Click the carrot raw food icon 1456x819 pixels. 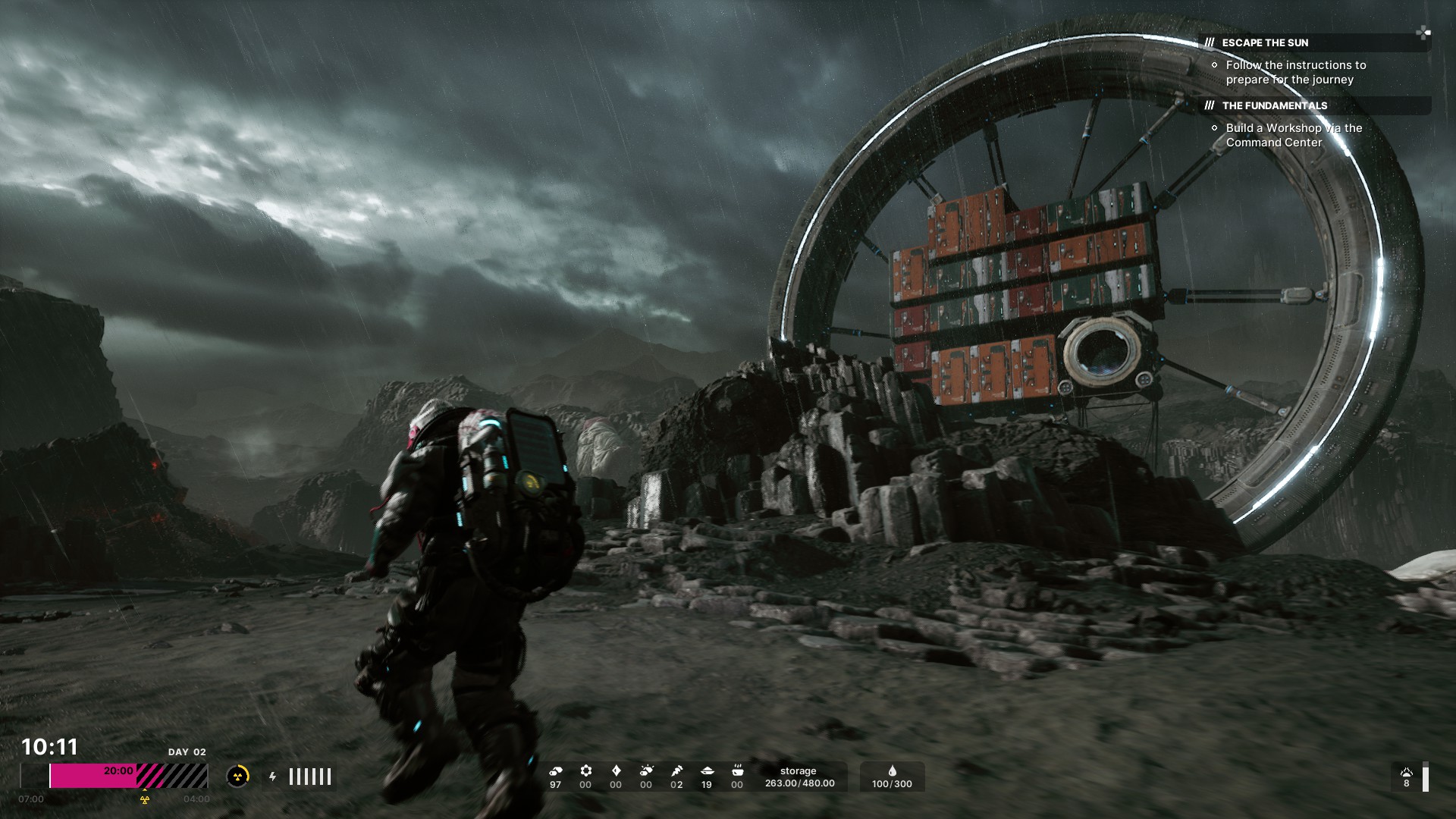pos(676,771)
